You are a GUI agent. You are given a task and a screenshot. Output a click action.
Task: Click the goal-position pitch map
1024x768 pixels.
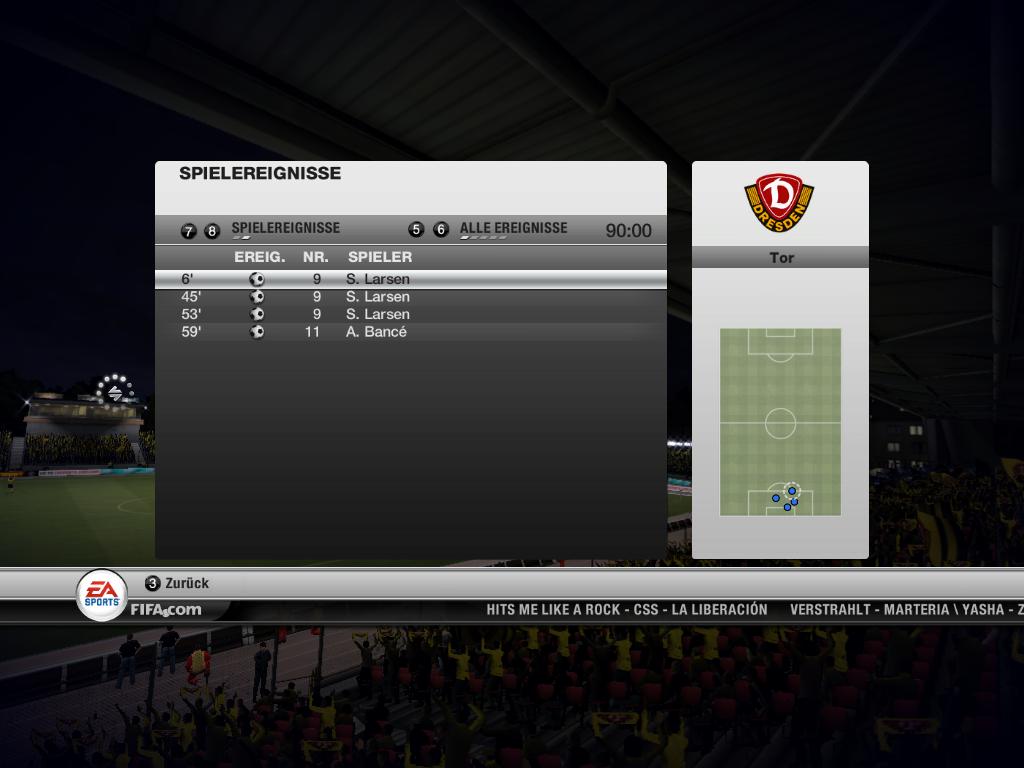[780, 422]
